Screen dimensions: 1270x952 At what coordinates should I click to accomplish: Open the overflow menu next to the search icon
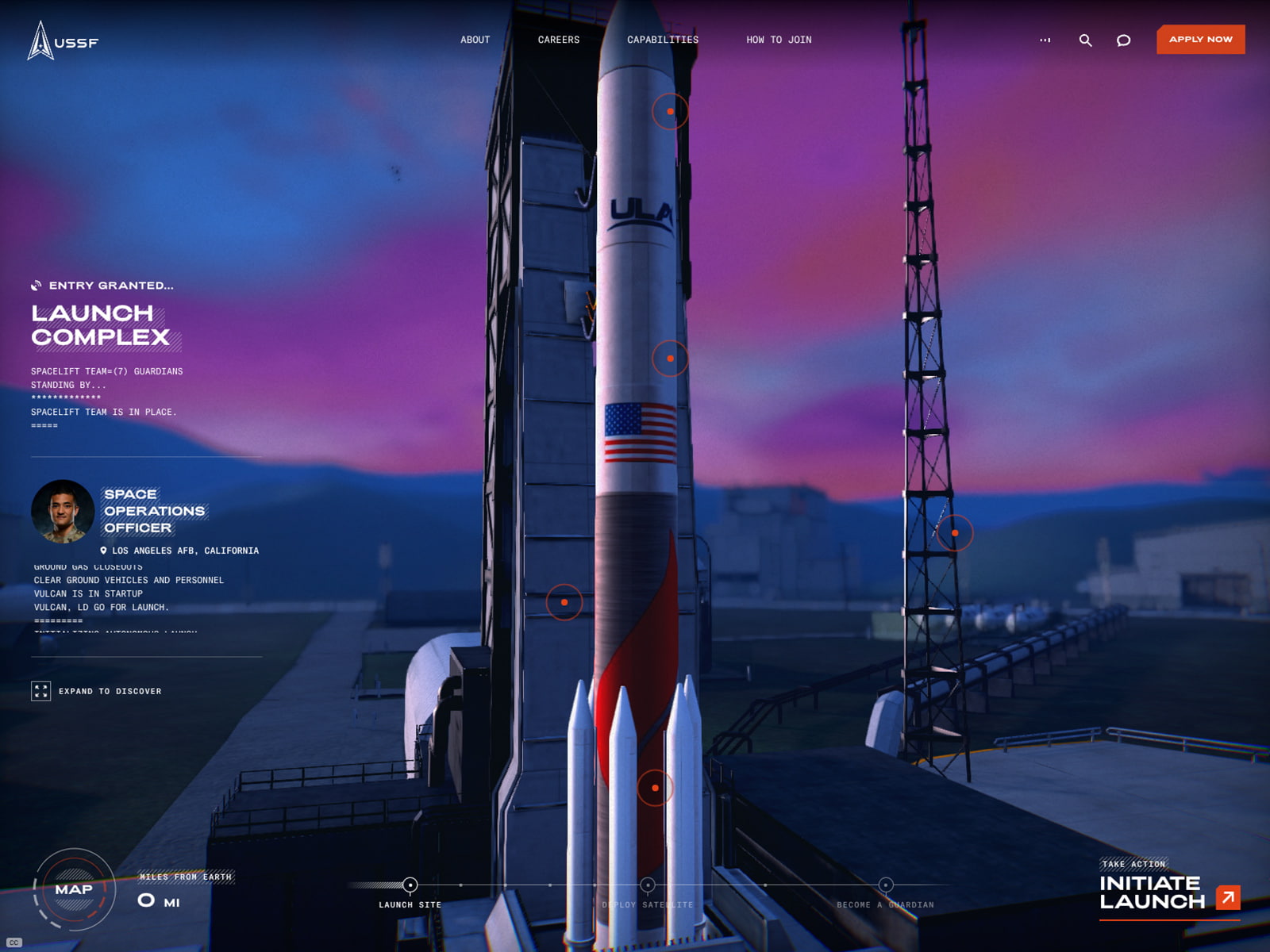pyautogui.click(x=1047, y=39)
